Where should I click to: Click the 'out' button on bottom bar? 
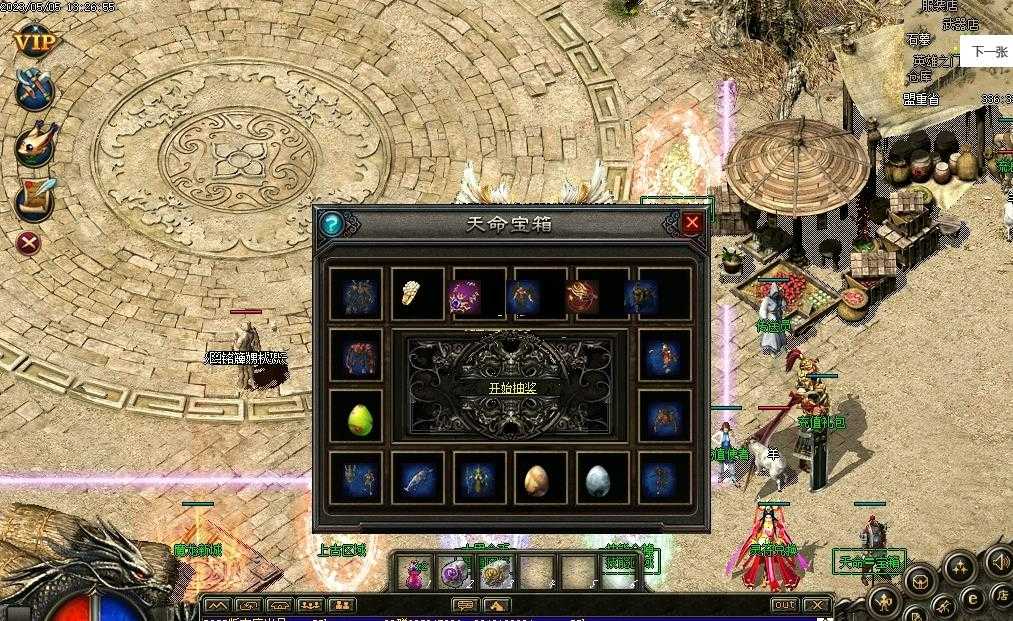click(x=784, y=605)
